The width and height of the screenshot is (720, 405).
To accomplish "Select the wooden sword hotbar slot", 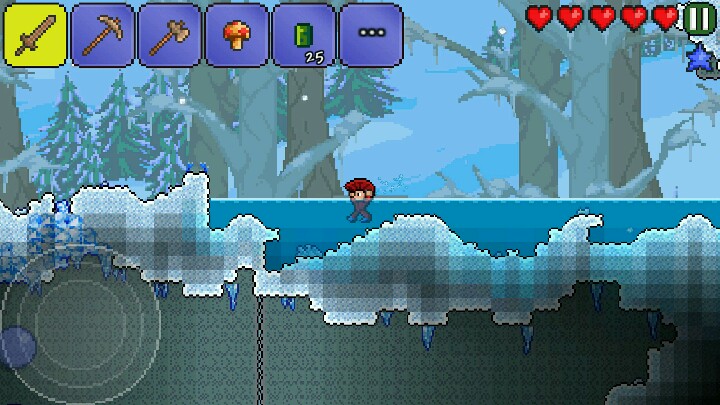I will [x=36, y=35].
